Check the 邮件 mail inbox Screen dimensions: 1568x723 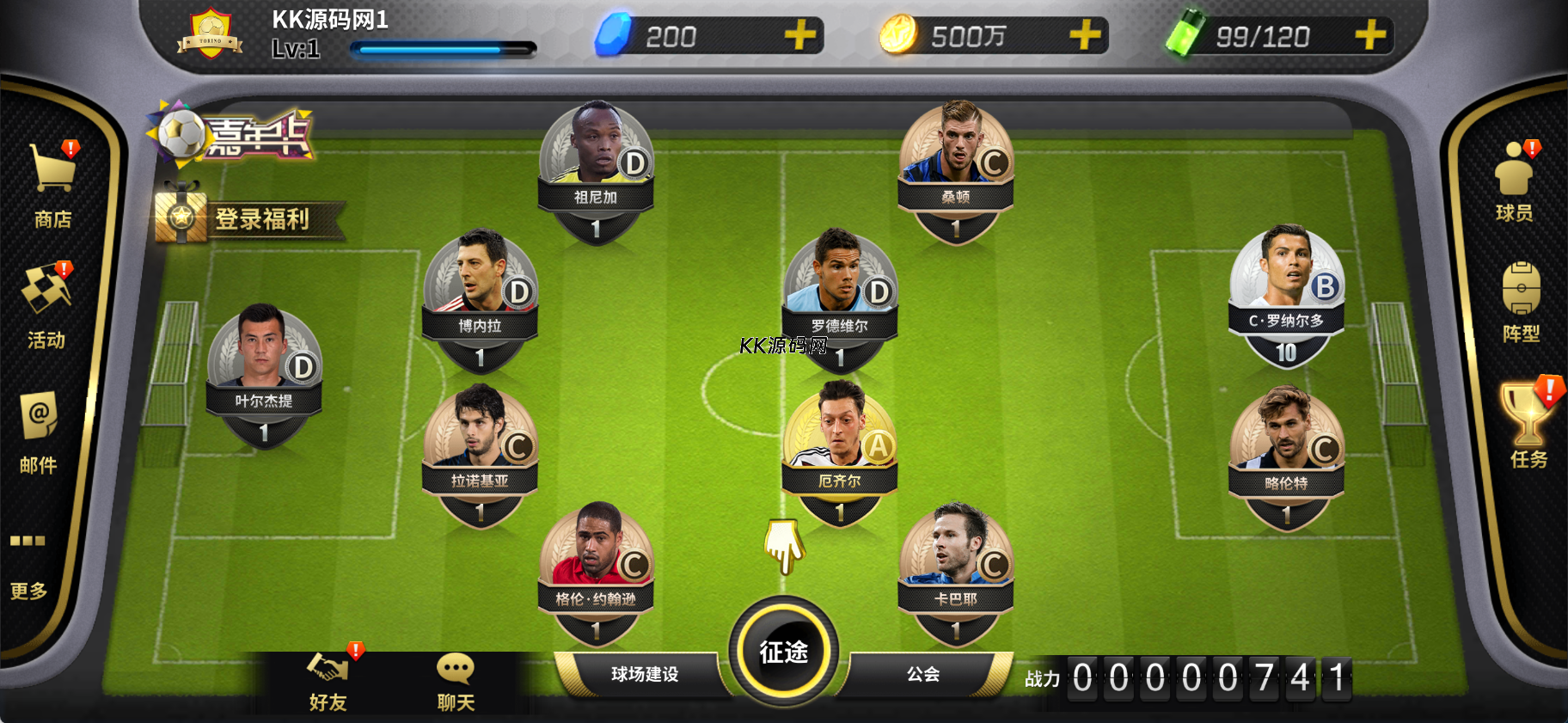(39, 432)
